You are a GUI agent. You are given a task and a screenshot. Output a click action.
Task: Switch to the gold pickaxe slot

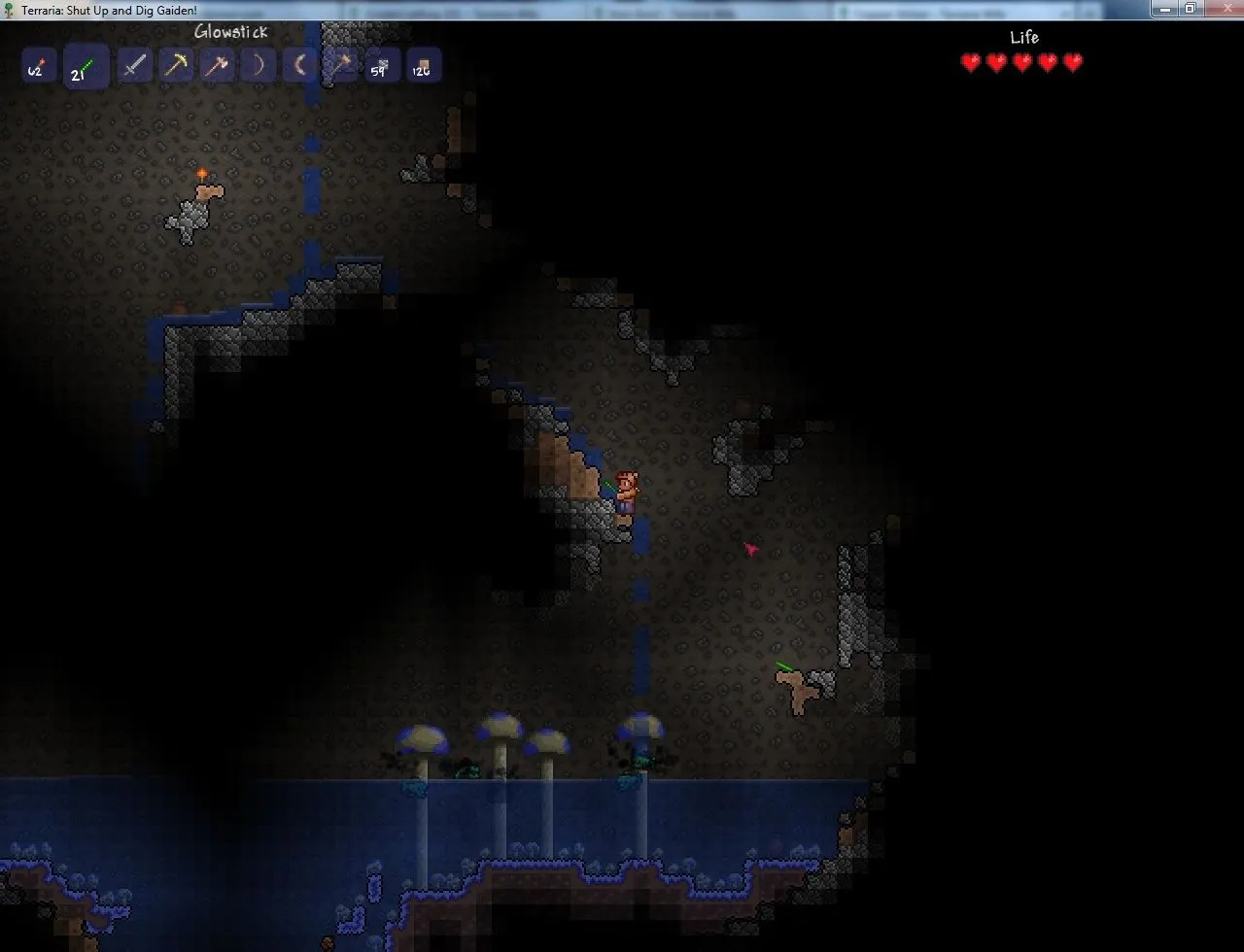pyautogui.click(x=176, y=66)
